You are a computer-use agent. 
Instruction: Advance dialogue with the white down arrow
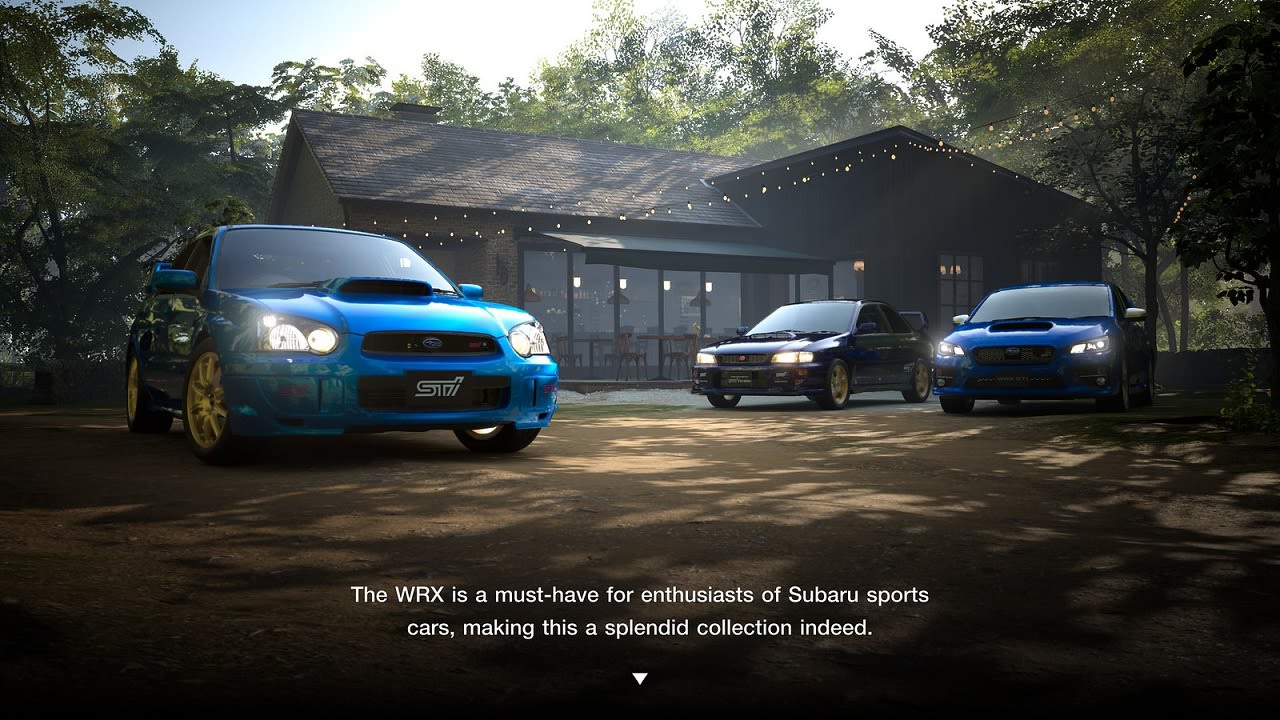[x=640, y=678]
